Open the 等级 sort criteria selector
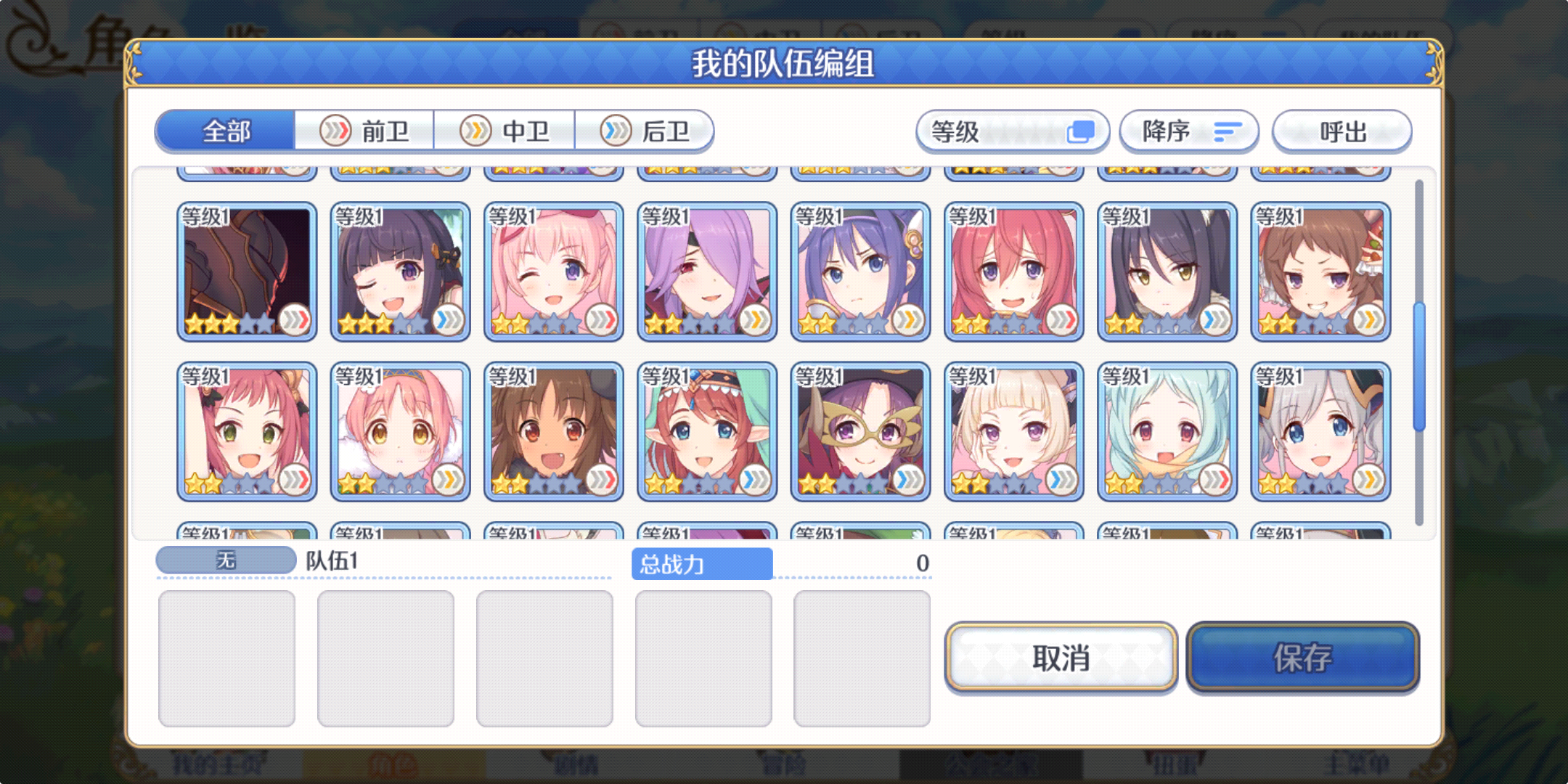Viewport: 1568px width, 784px height. 1013,131
